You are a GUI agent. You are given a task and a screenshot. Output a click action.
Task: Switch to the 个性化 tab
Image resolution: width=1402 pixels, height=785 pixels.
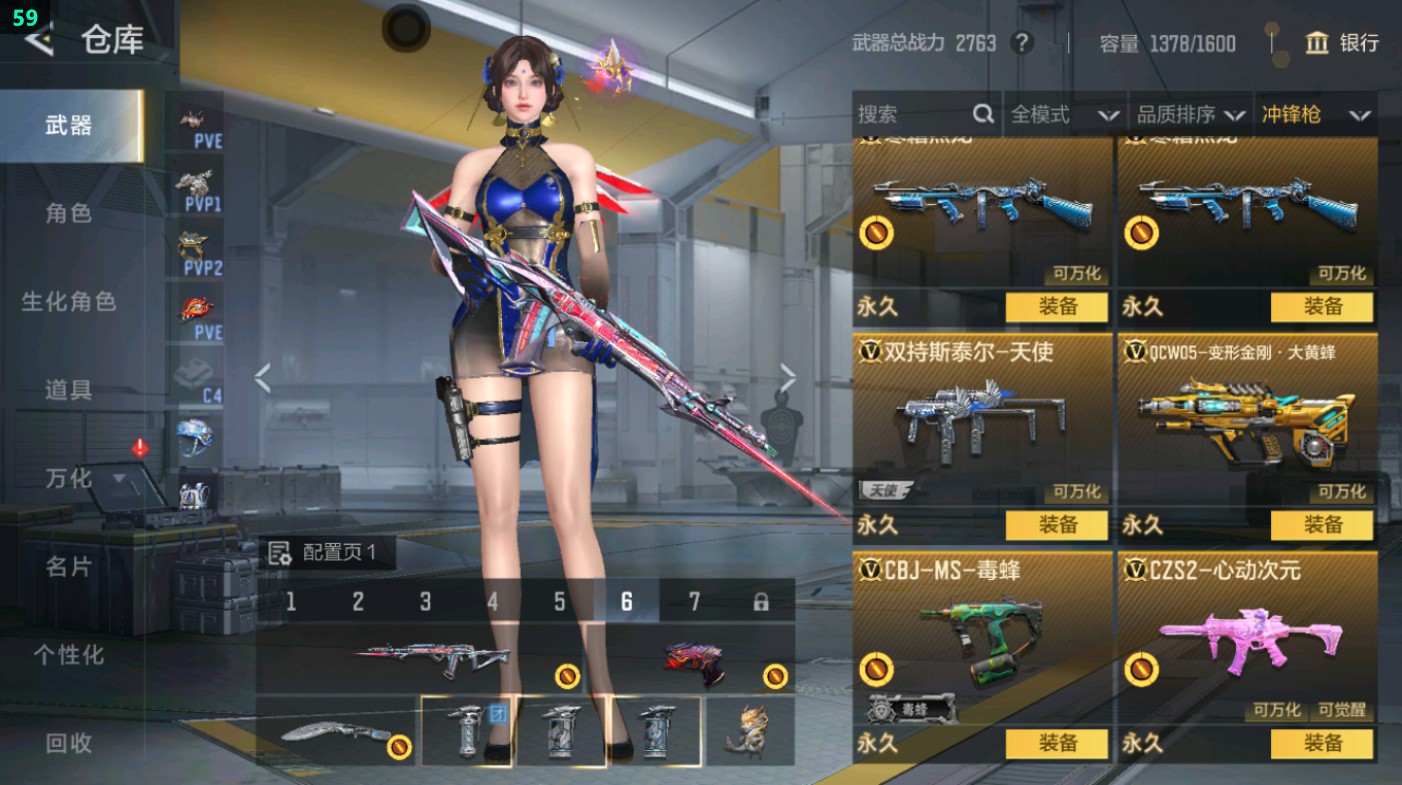69,655
